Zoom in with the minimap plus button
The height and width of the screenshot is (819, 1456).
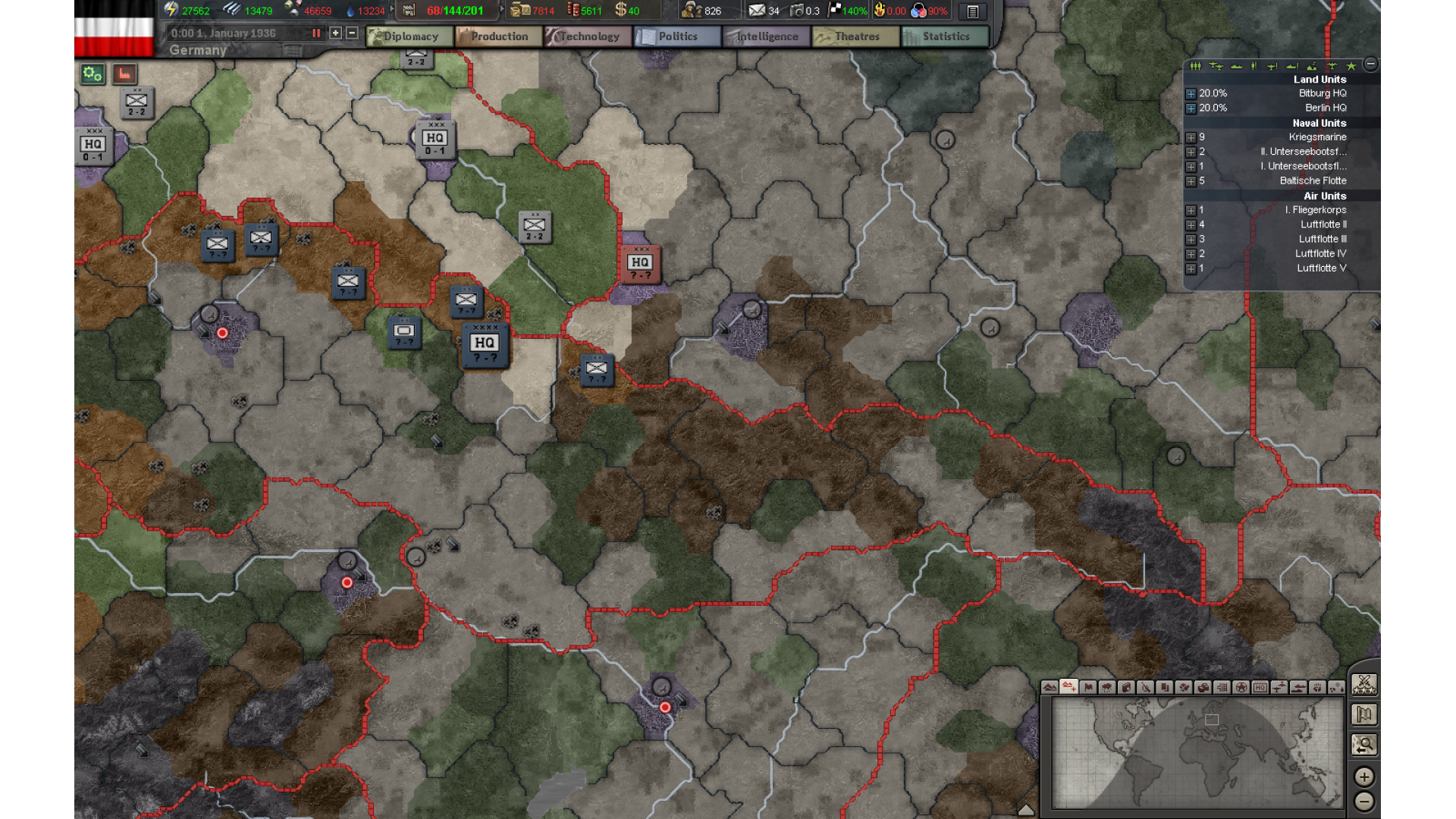[1363, 777]
